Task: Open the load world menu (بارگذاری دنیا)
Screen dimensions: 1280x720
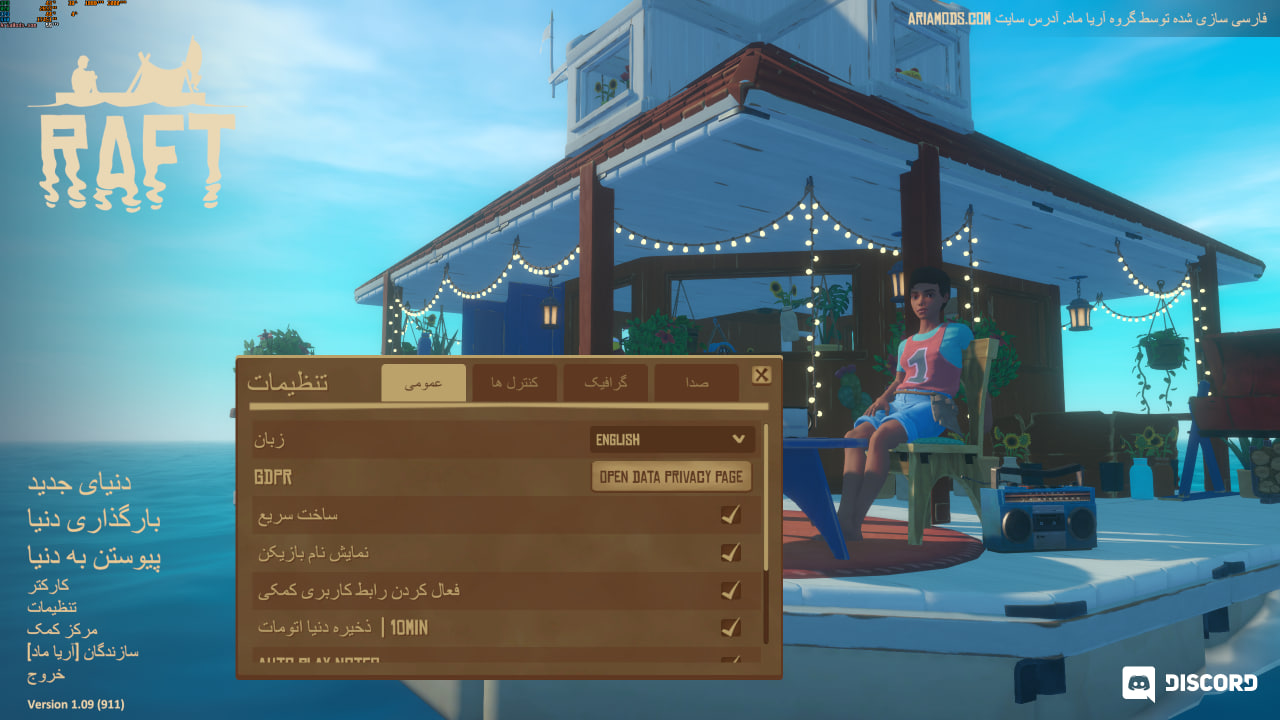Action: 94,520
